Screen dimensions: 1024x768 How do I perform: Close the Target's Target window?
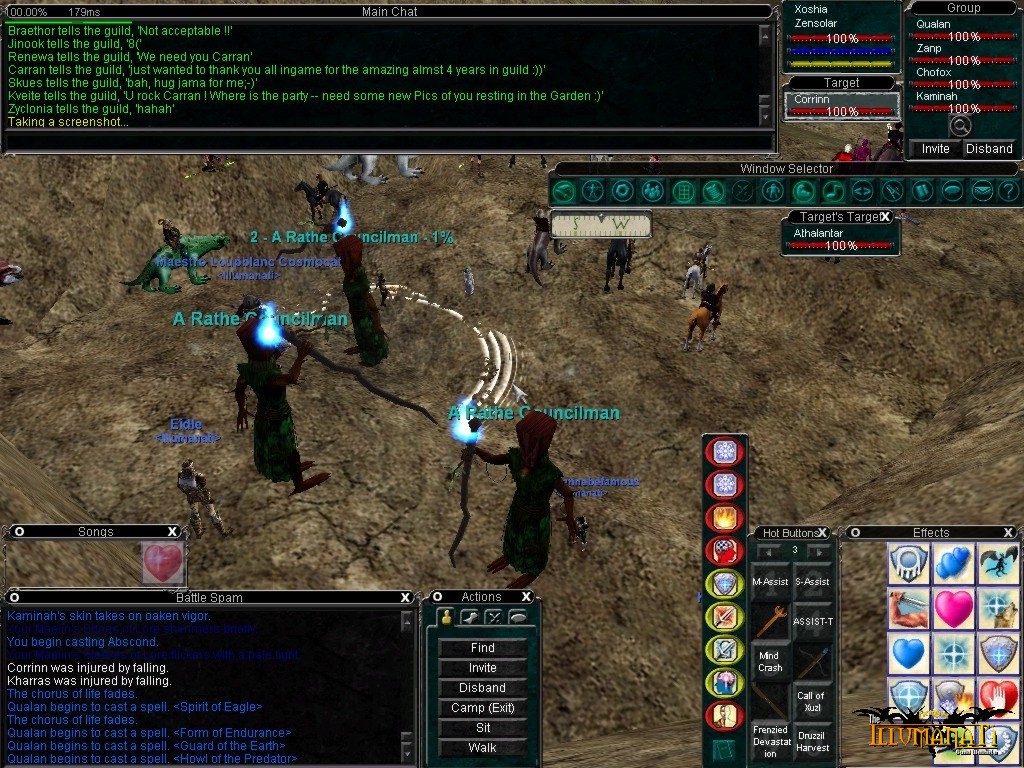pyautogui.click(x=885, y=217)
